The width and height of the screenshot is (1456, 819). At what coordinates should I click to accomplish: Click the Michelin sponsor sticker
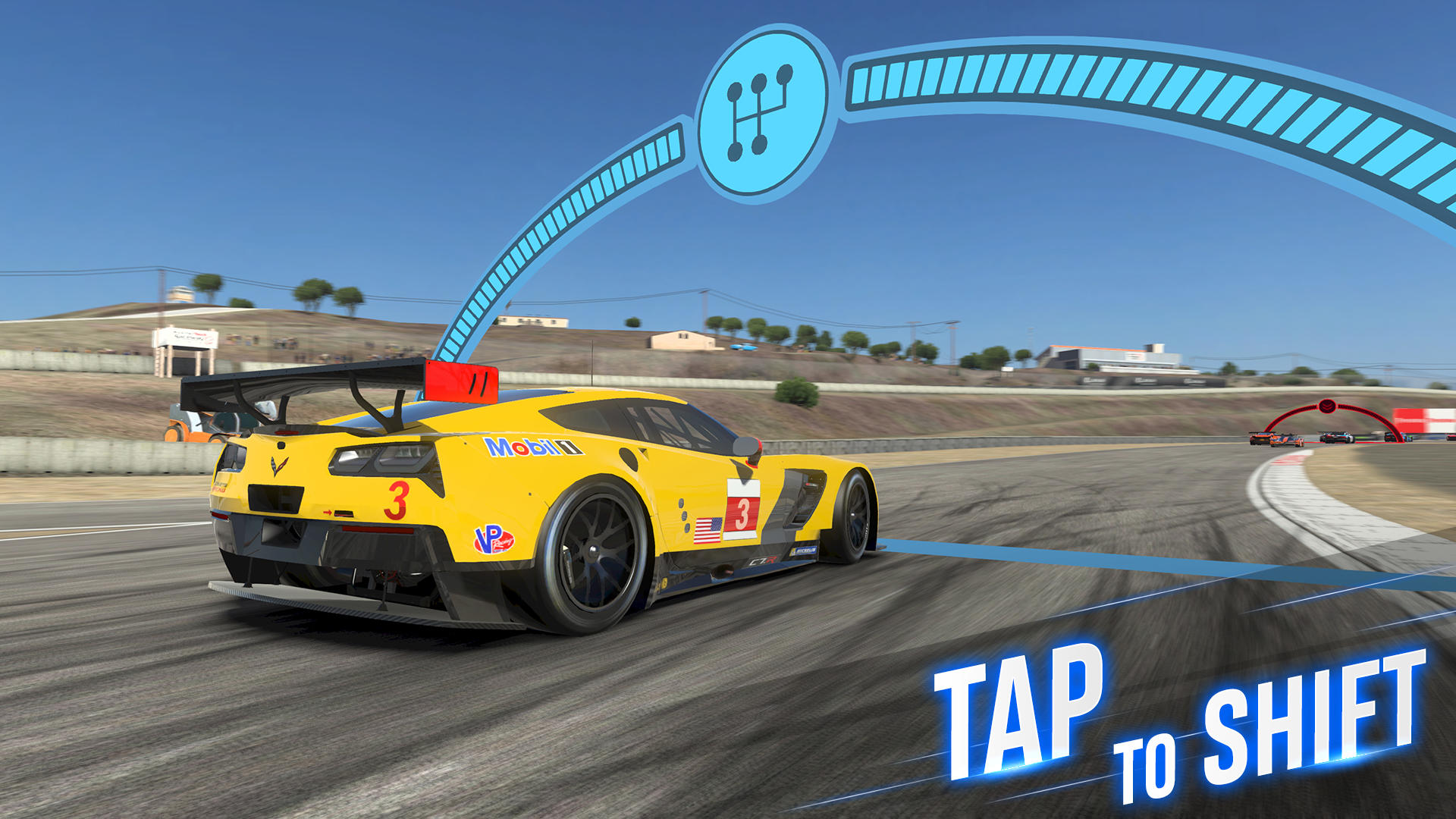(805, 551)
